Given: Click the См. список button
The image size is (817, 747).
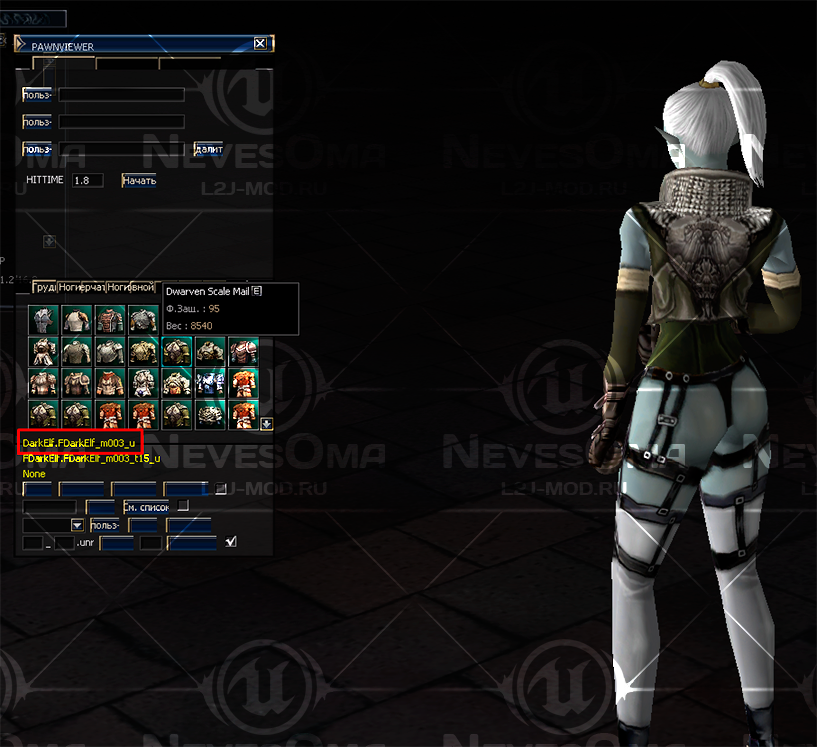Looking at the screenshot, I should [146, 507].
